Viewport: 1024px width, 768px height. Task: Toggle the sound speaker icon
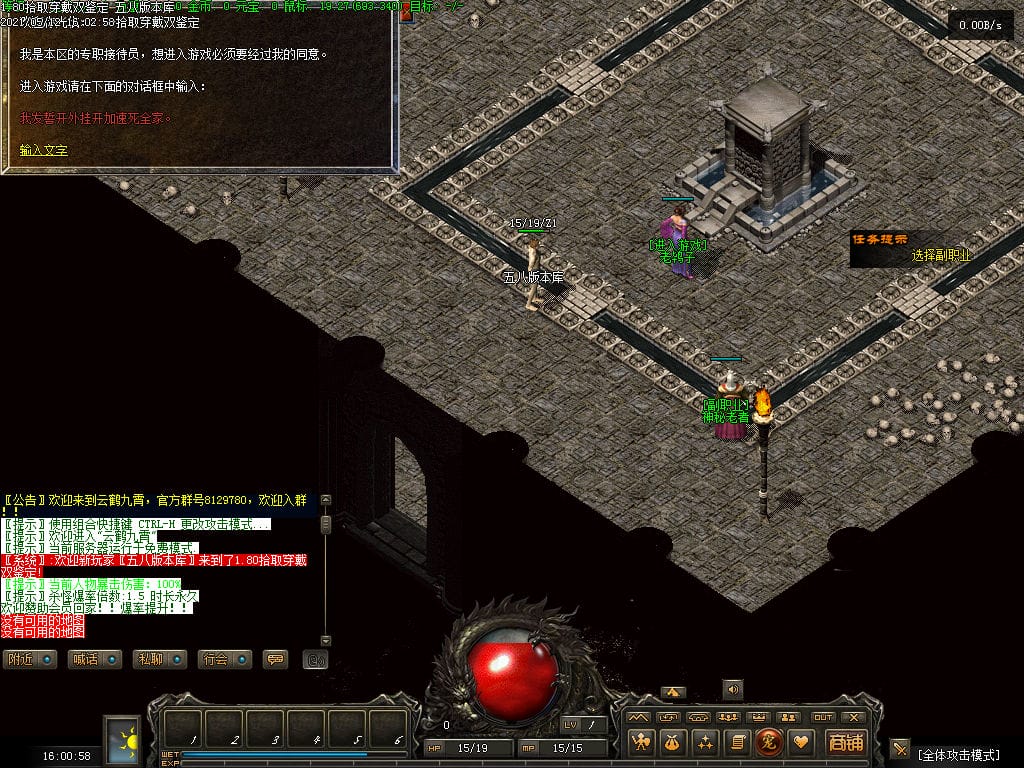coord(733,689)
